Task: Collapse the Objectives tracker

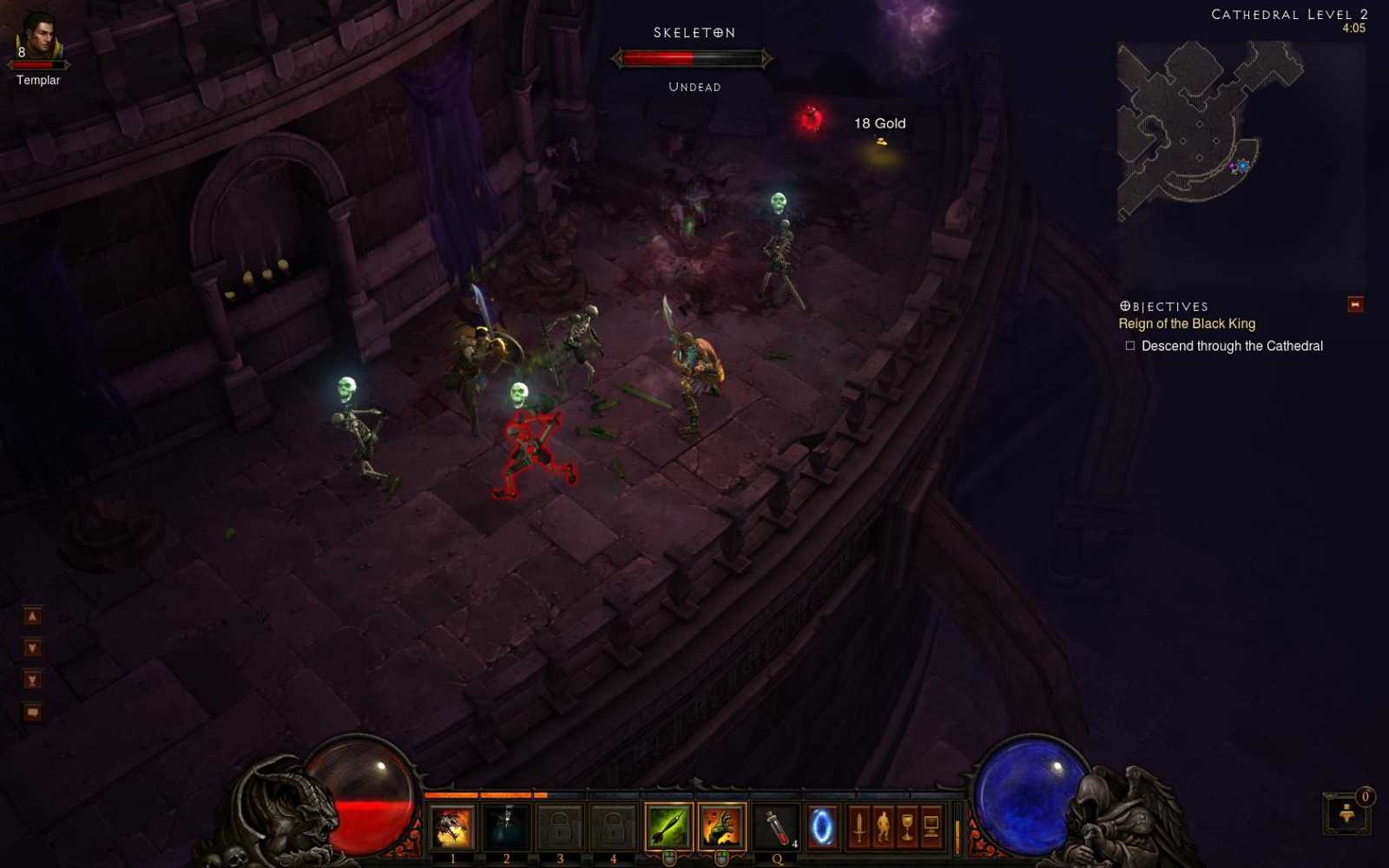Action: 1354,305
